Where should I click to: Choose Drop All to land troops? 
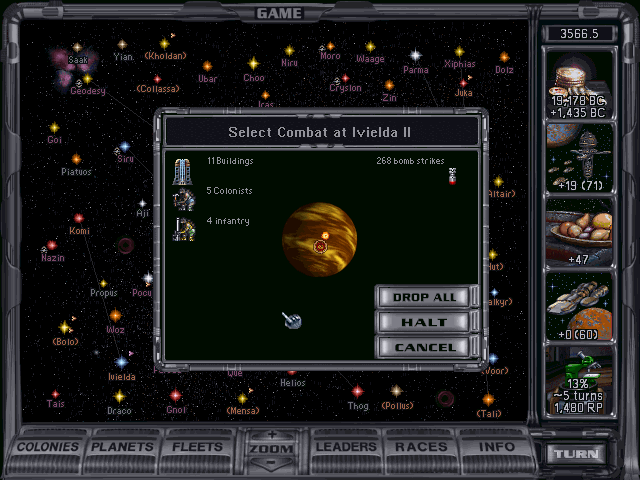(x=424, y=297)
